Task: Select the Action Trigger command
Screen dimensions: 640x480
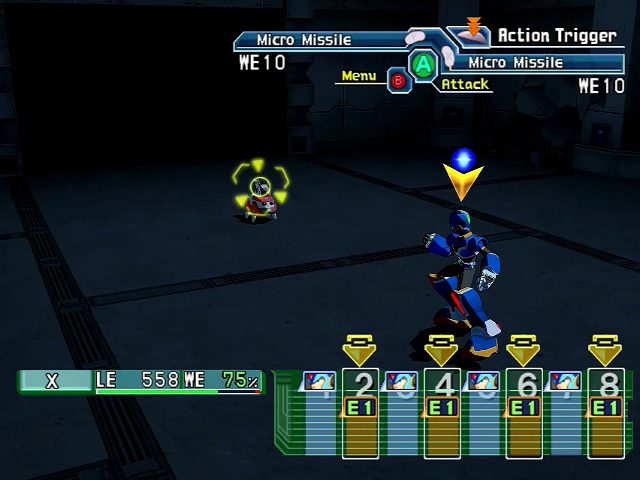Action: pyautogui.click(x=555, y=36)
